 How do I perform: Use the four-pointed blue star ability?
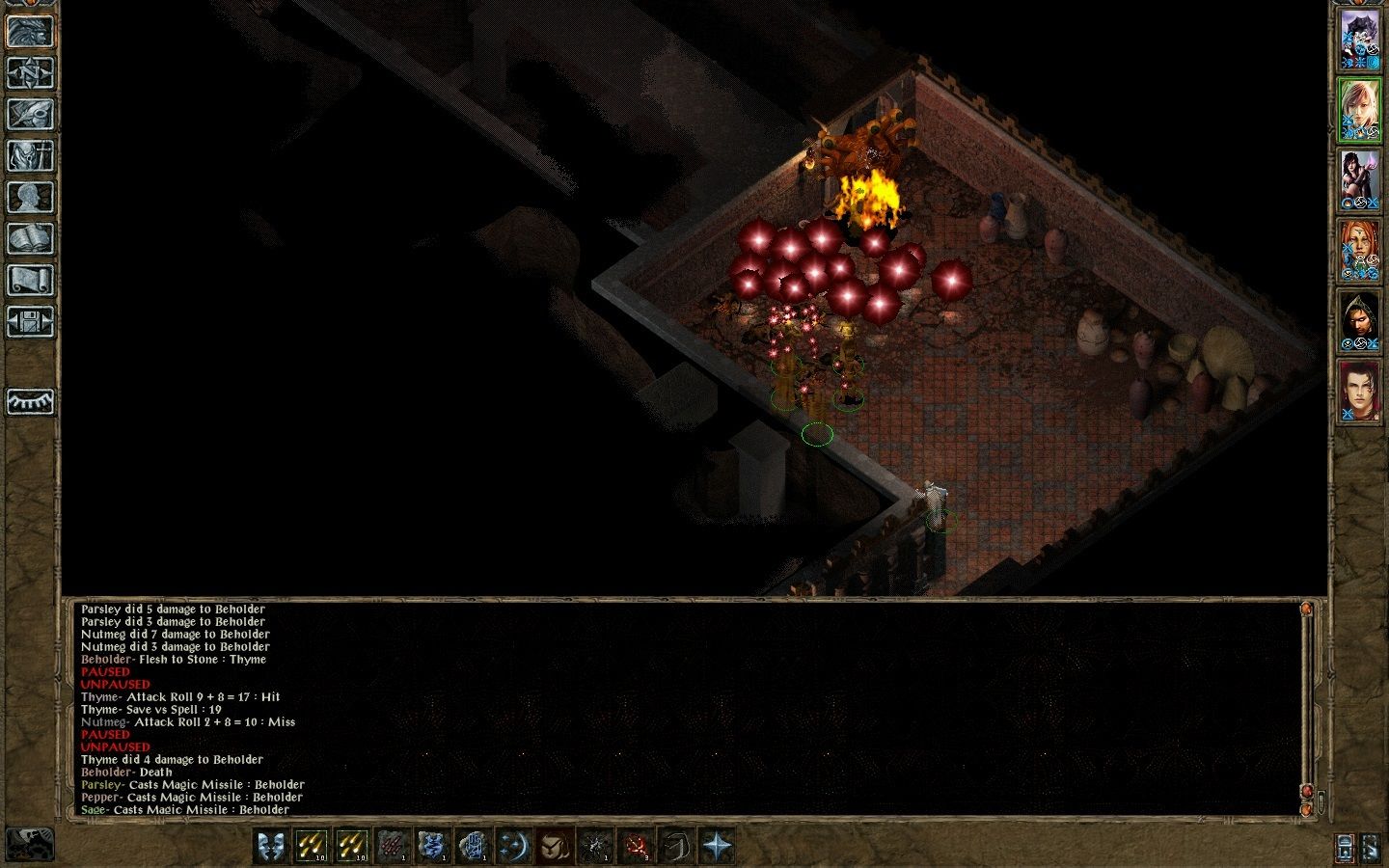click(x=717, y=846)
